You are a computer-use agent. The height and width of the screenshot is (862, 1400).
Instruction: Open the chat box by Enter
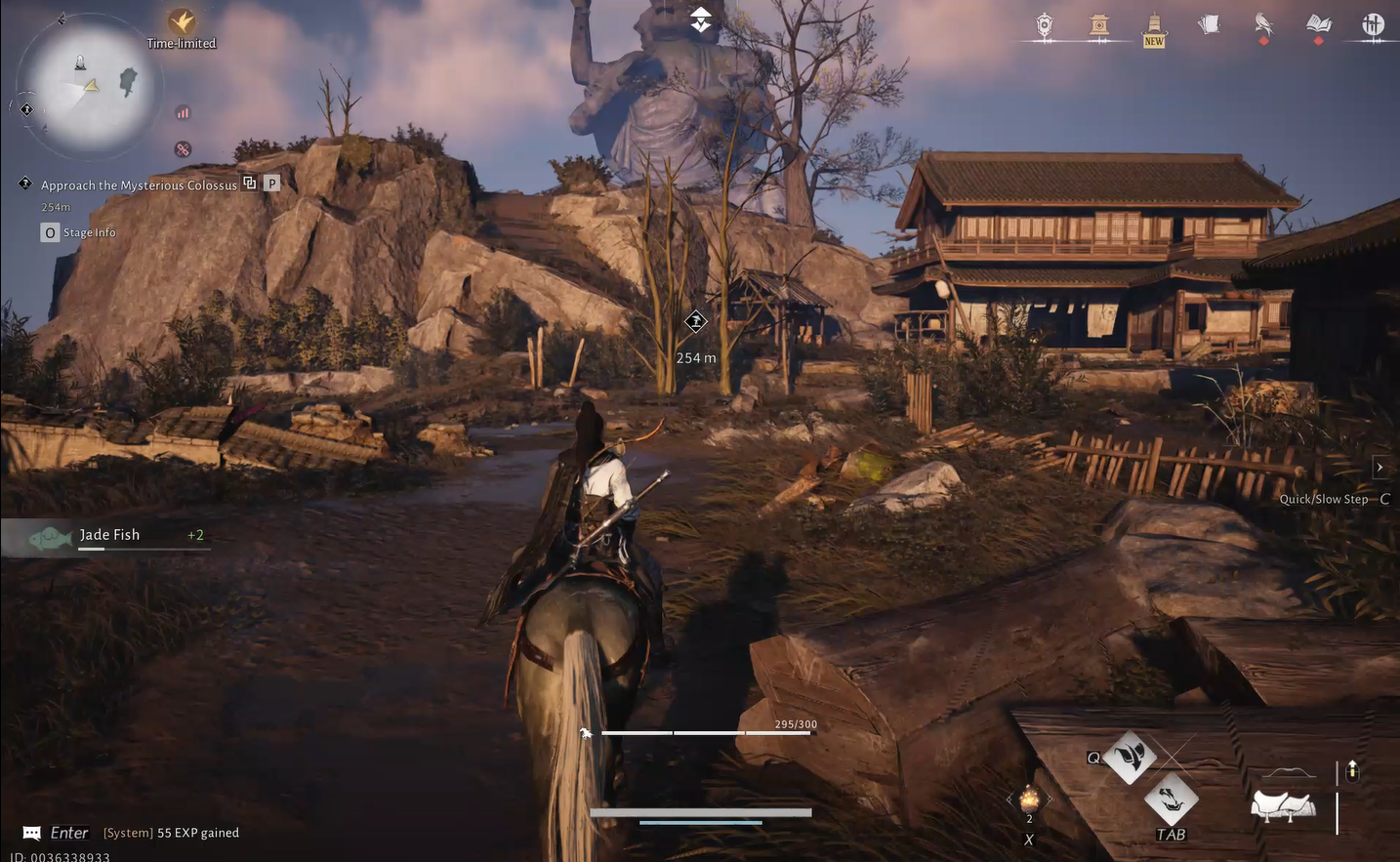pos(32,833)
